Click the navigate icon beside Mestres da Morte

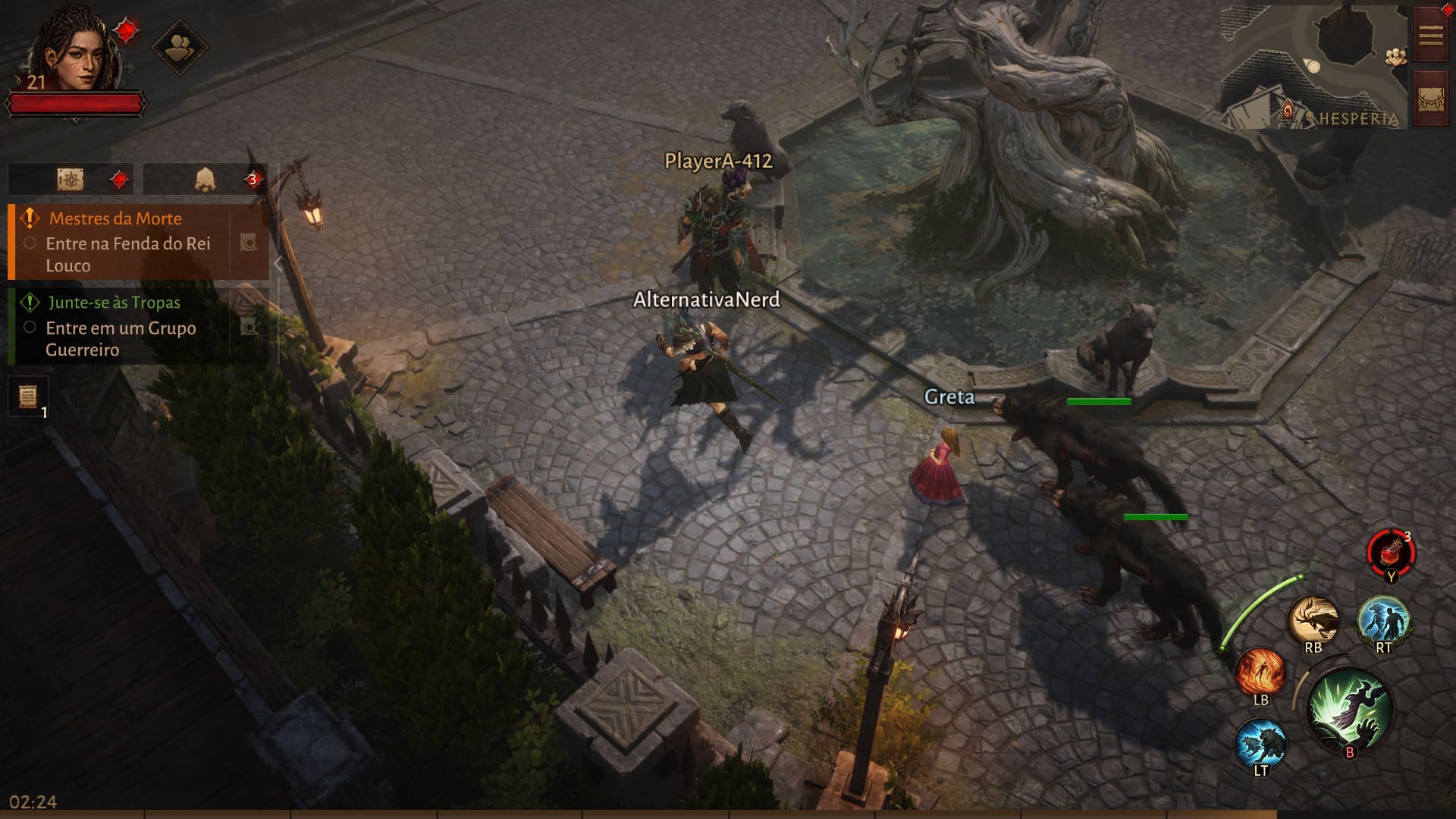pos(249,243)
